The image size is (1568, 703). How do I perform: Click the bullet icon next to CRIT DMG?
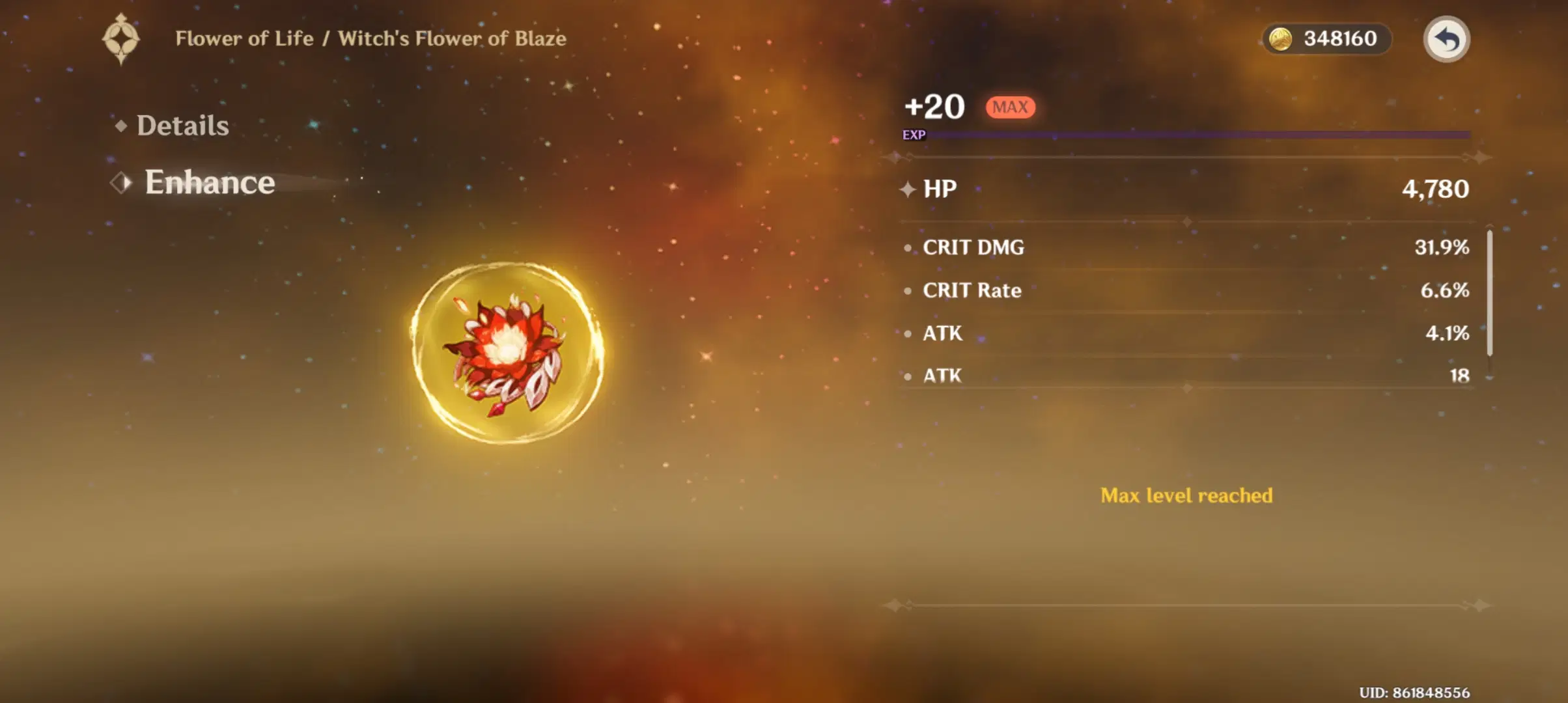pos(906,247)
